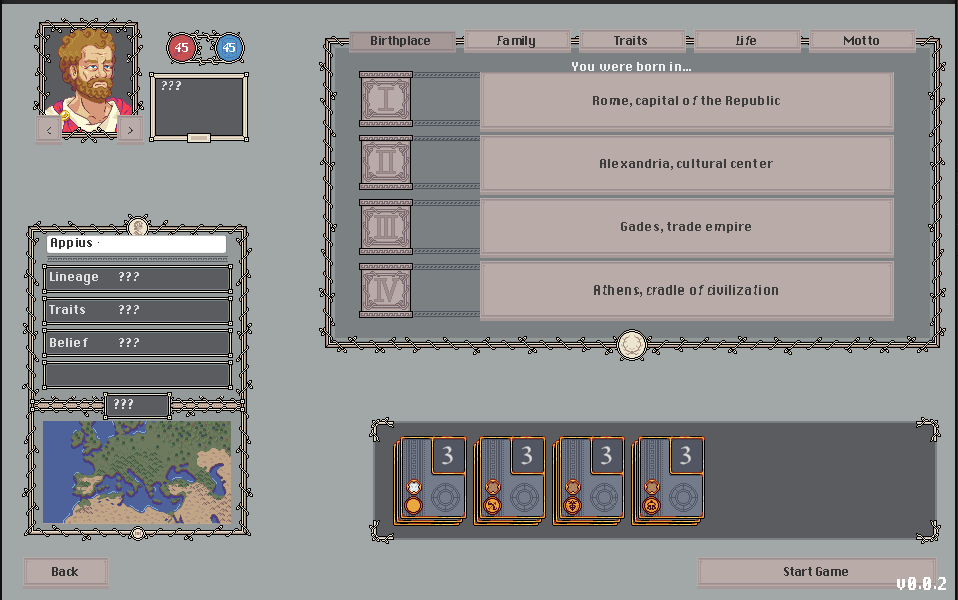Go back with the Back button
Viewport: 958px width, 600px height.
click(65, 572)
